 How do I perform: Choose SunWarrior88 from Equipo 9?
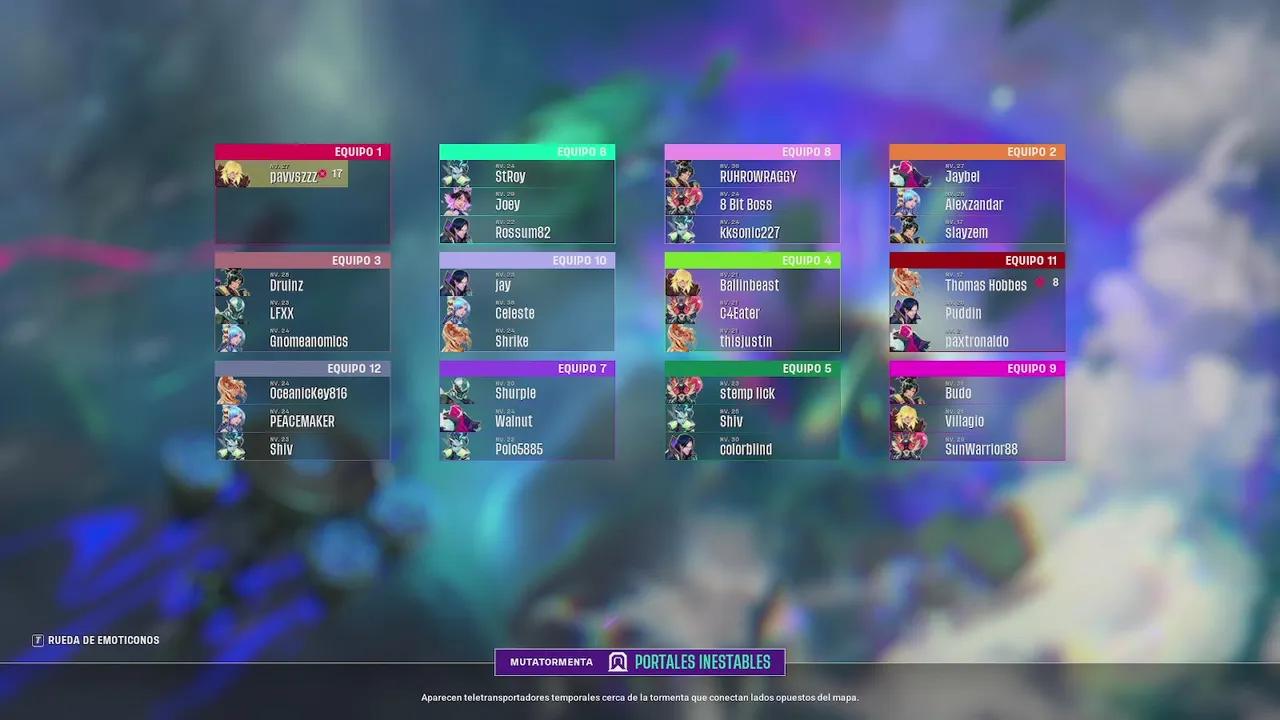(977, 449)
